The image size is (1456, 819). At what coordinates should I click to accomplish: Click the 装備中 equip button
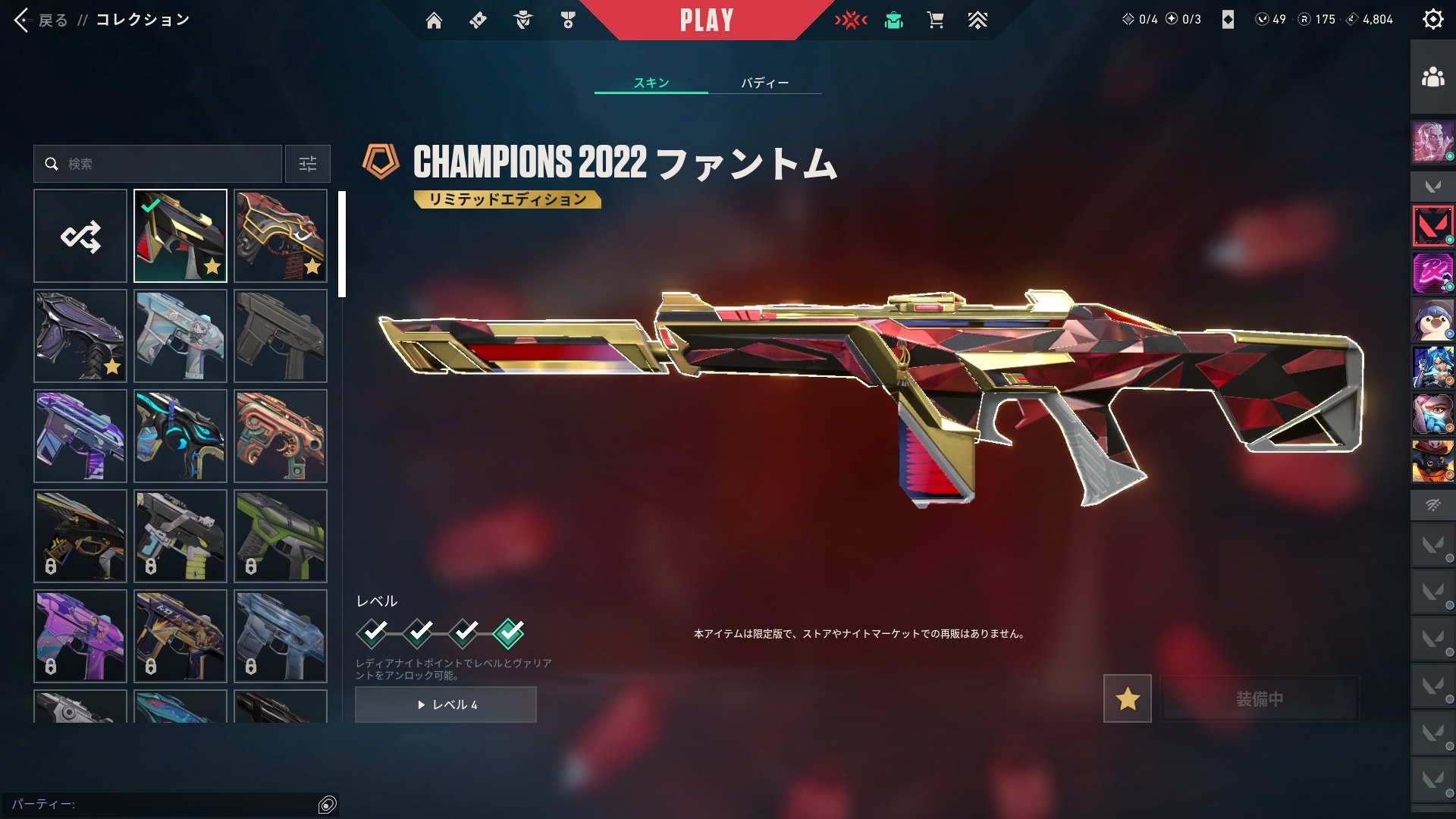[x=1260, y=698]
